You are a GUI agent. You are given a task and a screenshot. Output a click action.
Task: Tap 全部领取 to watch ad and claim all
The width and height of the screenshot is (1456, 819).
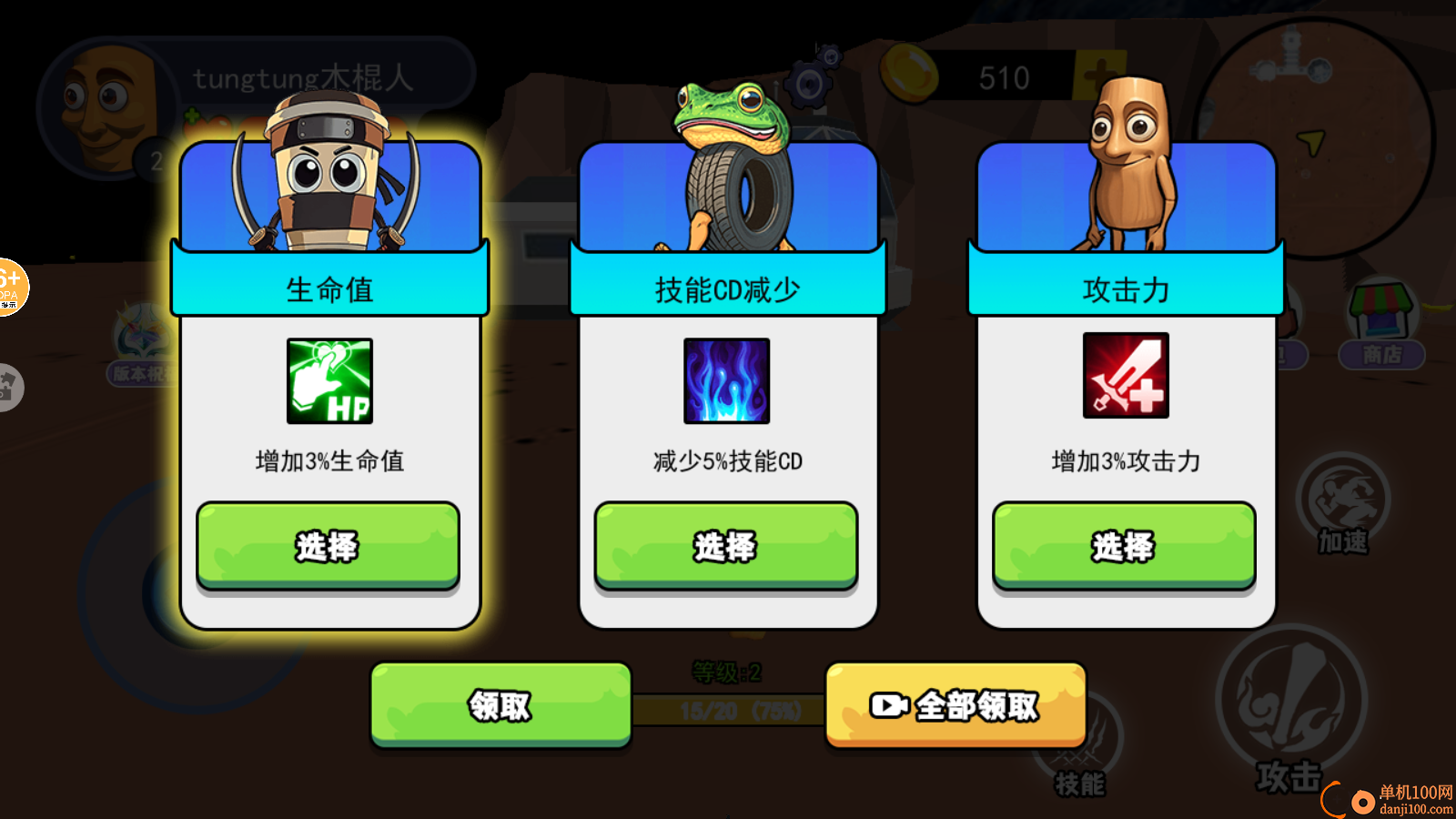[955, 704]
